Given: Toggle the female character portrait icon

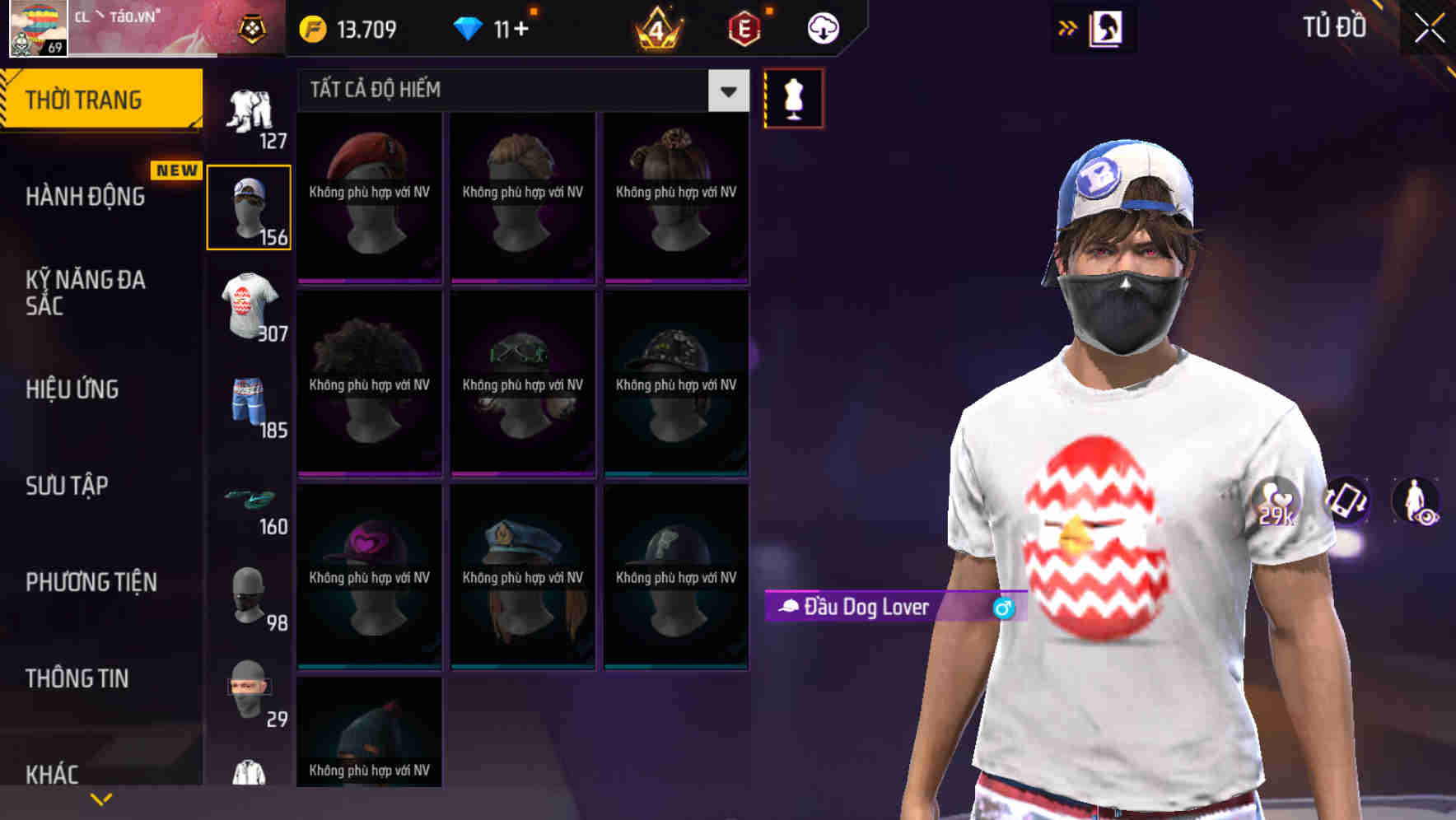Looking at the screenshot, I should click(x=1108, y=27).
